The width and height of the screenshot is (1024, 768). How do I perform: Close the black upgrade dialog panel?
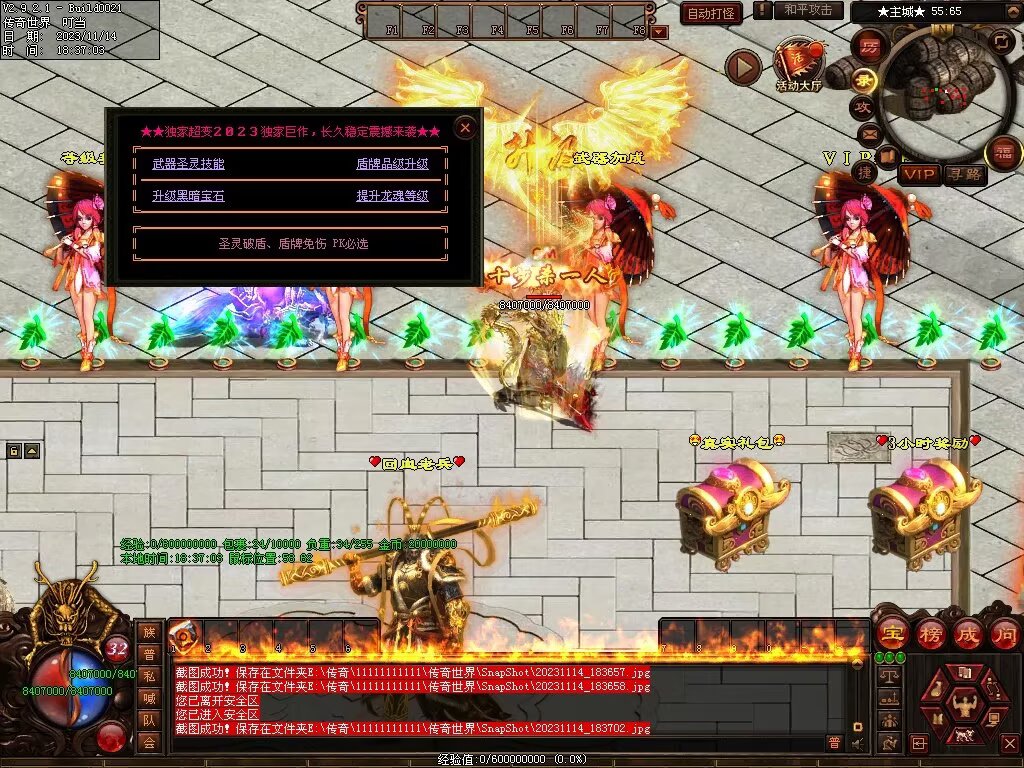464,128
